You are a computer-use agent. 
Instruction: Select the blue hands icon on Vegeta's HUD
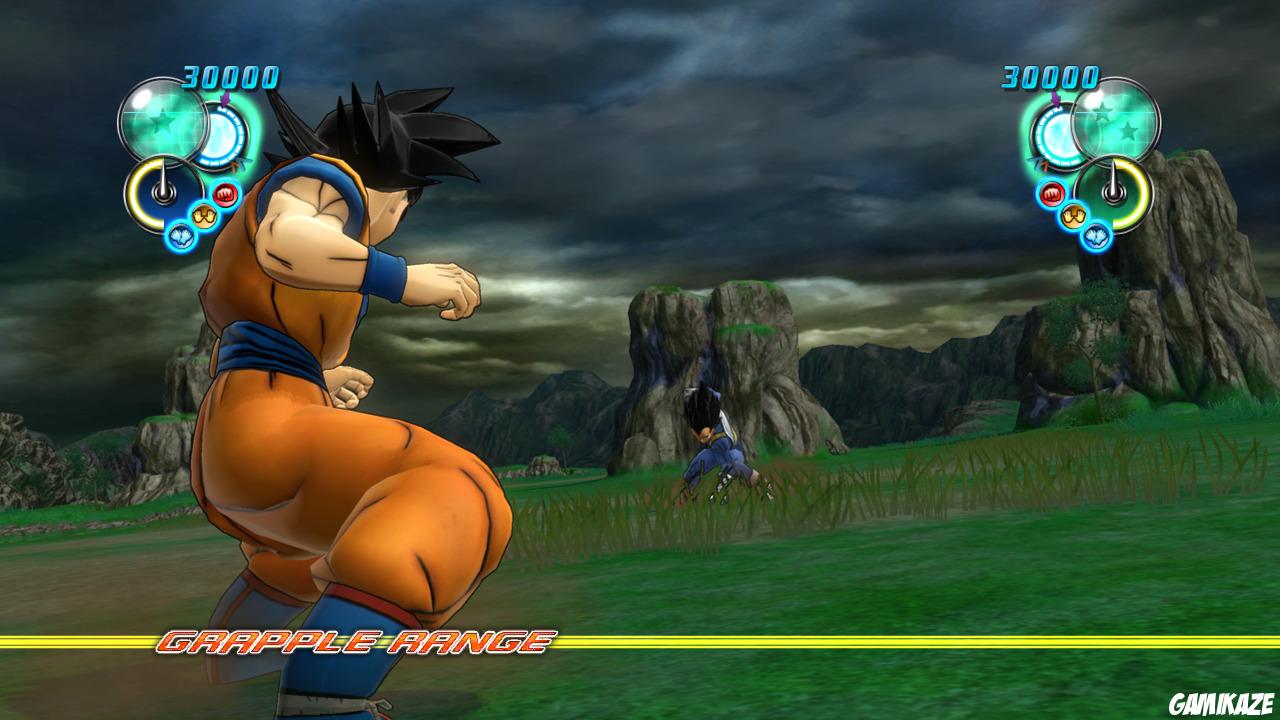[1097, 238]
